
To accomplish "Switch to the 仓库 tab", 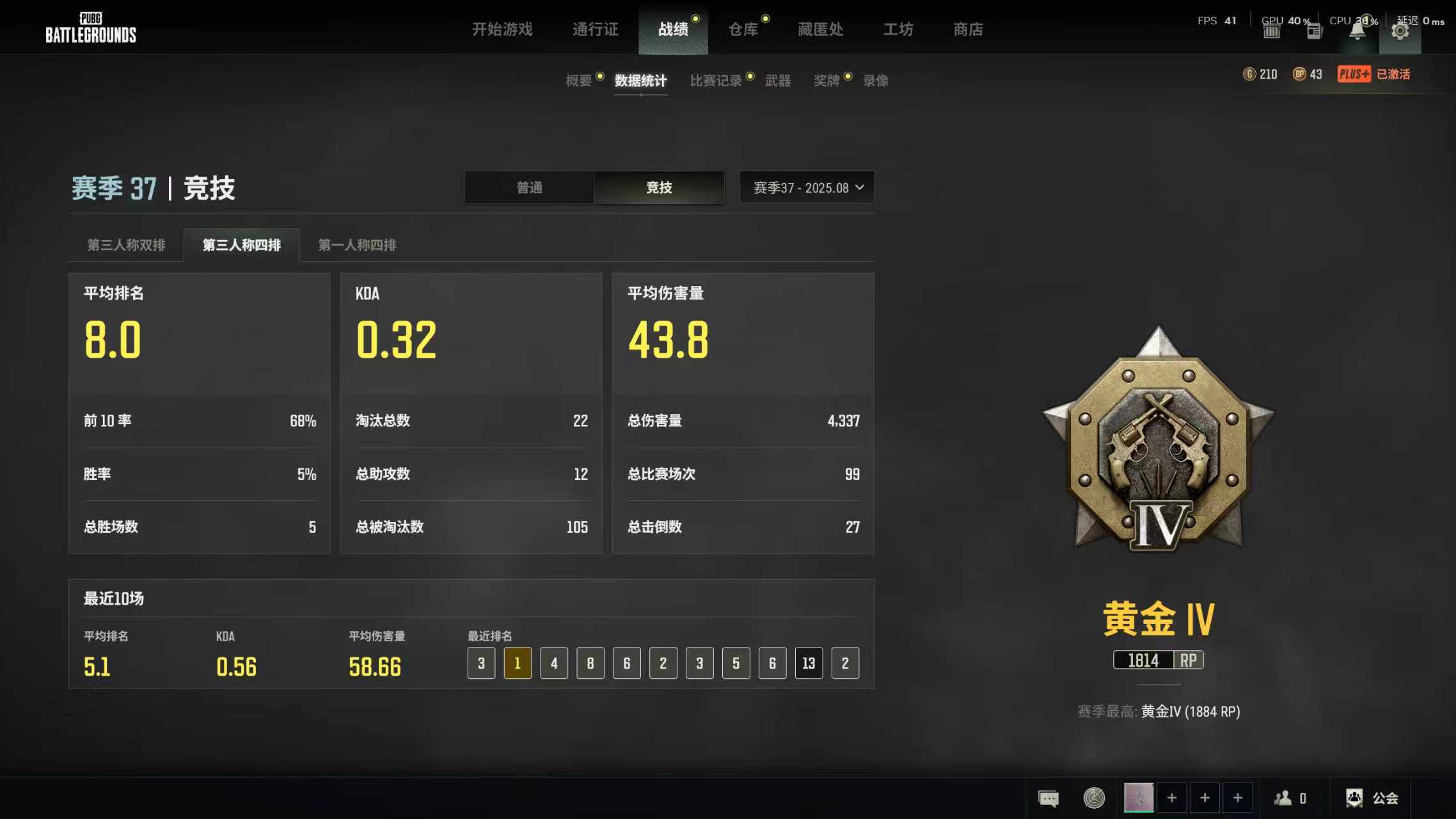I will pyautogui.click(x=744, y=29).
